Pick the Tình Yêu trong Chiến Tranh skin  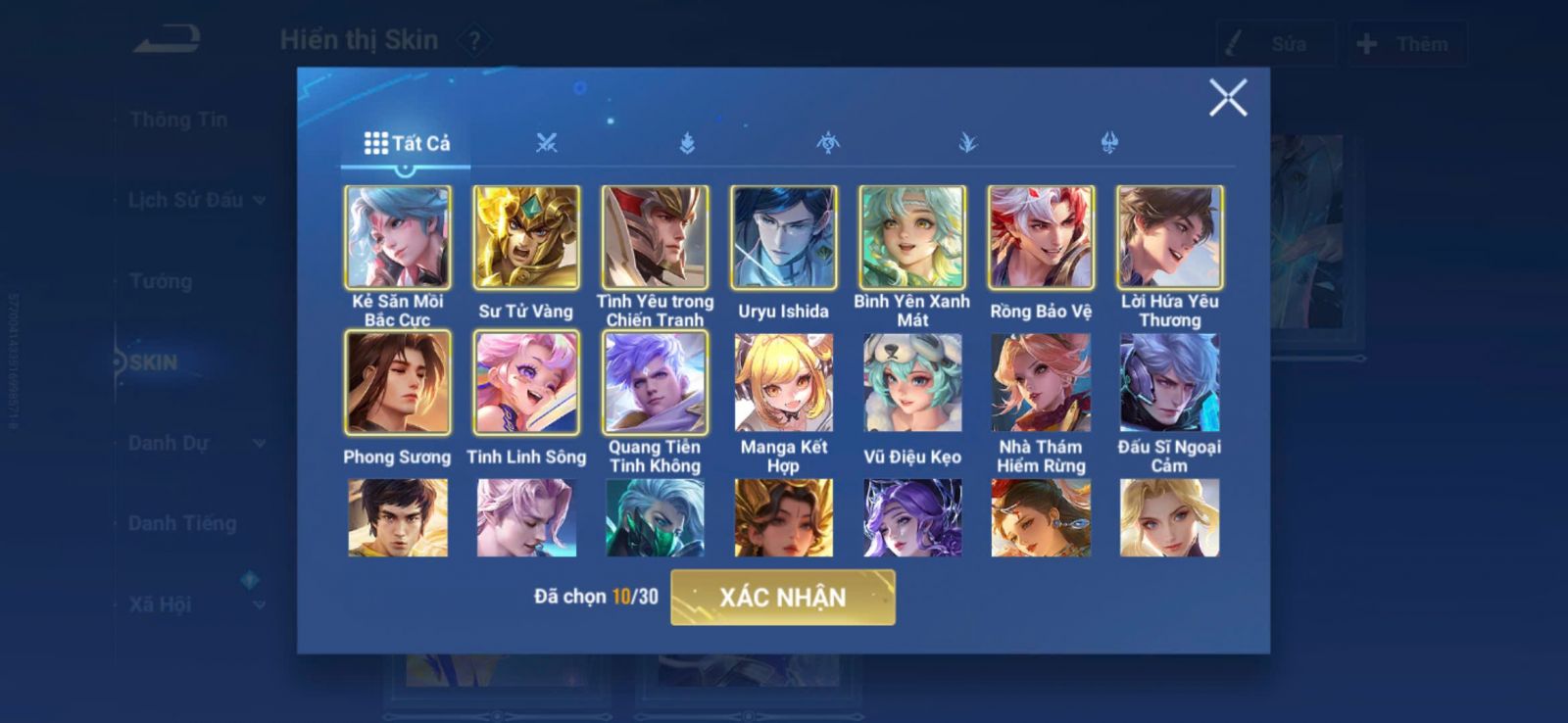[x=655, y=237]
